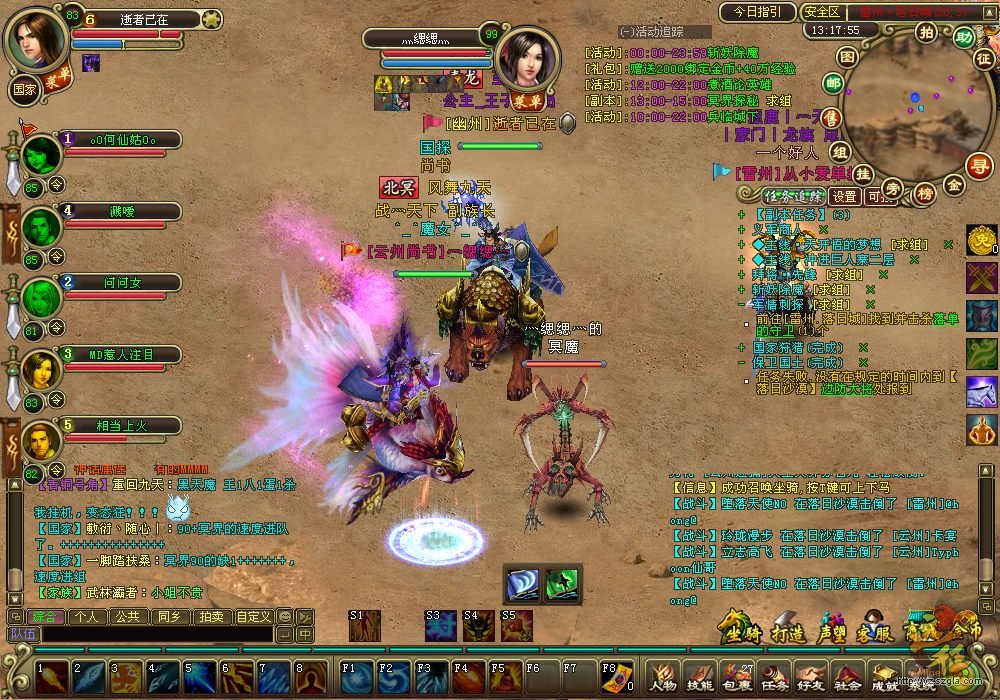Open the 人物 character panel
The height and width of the screenshot is (700, 1000).
(x=665, y=679)
